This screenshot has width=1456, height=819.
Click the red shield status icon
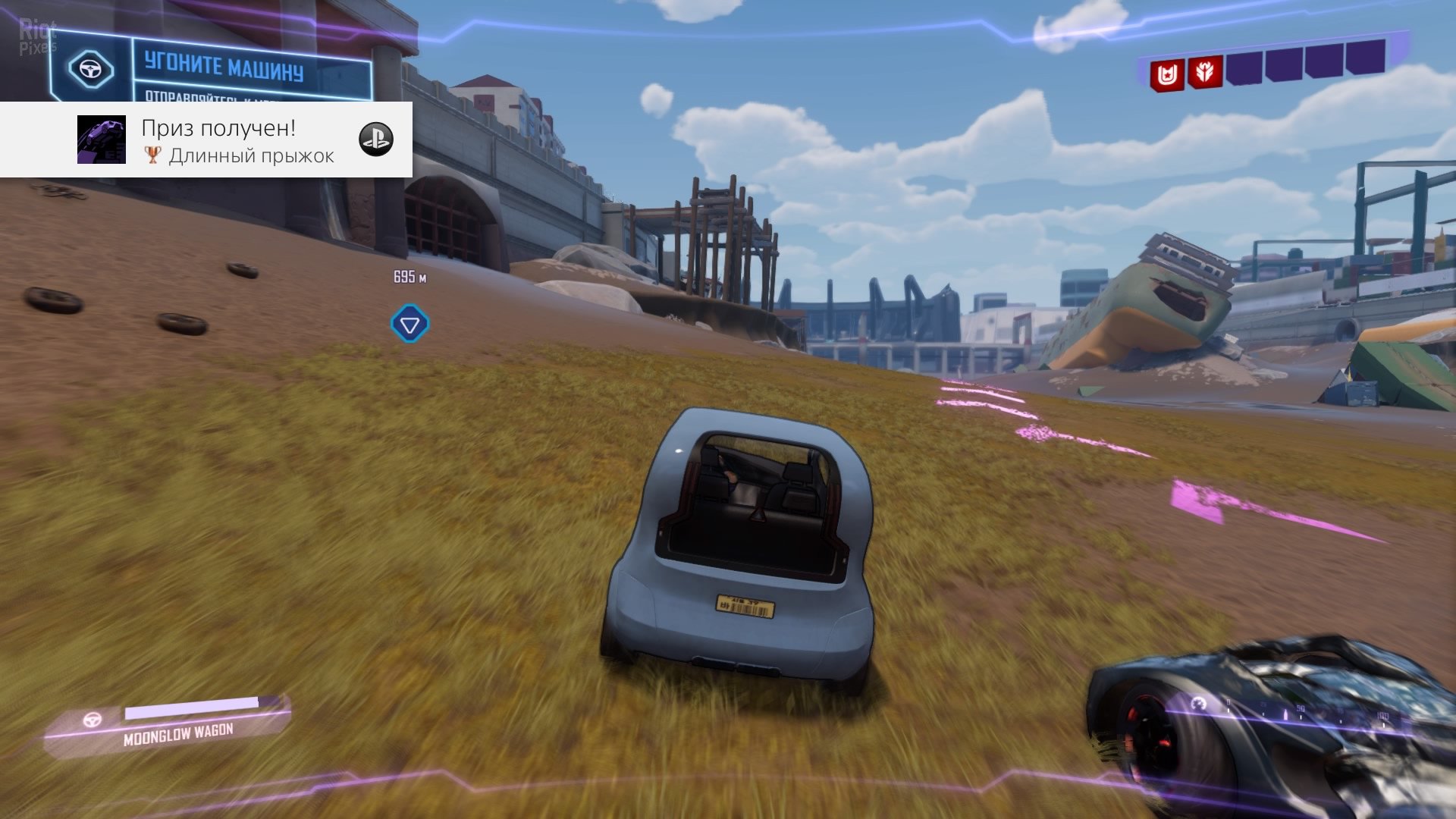tap(1166, 76)
